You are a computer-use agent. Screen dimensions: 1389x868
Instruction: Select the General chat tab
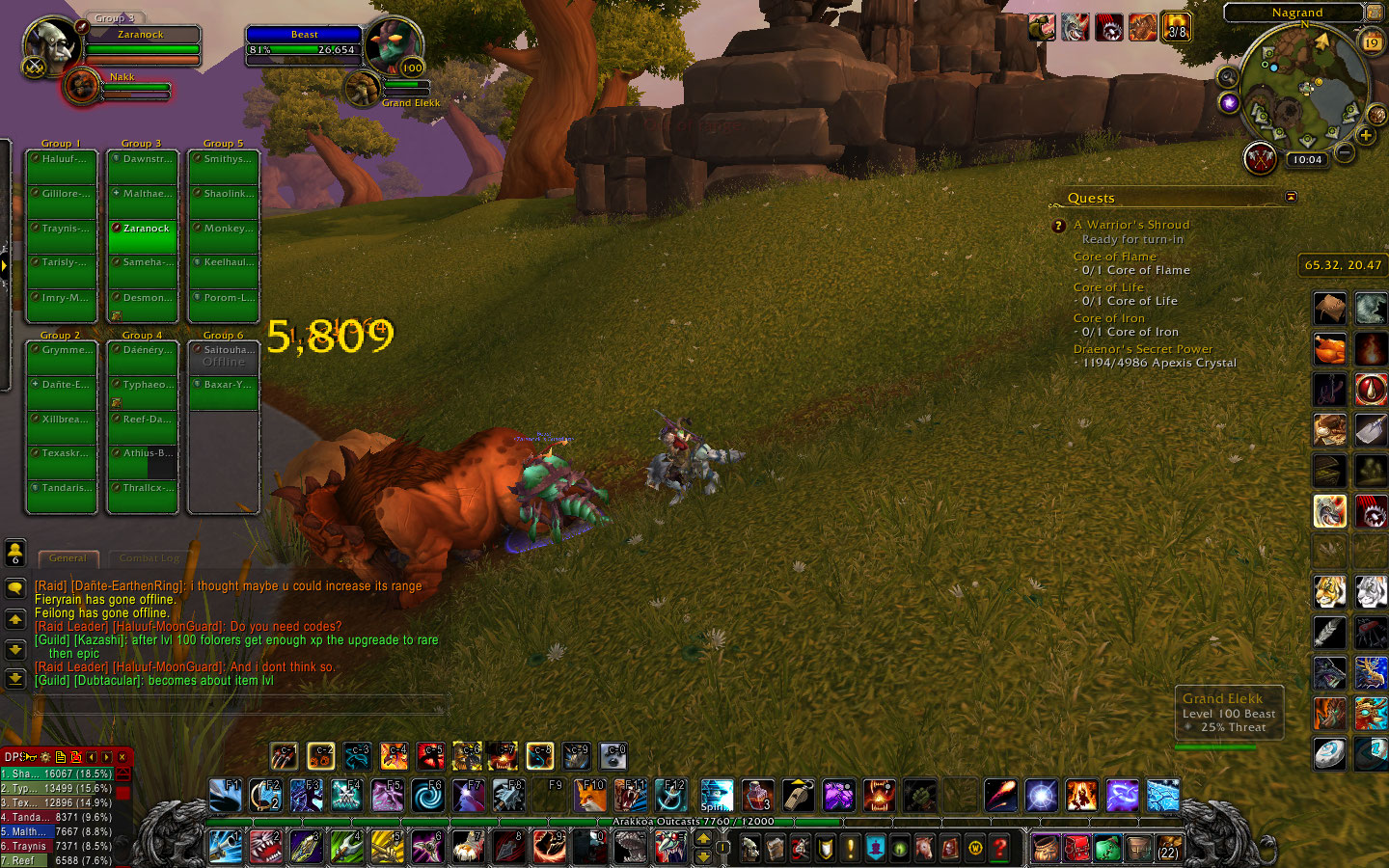[68, 558]
